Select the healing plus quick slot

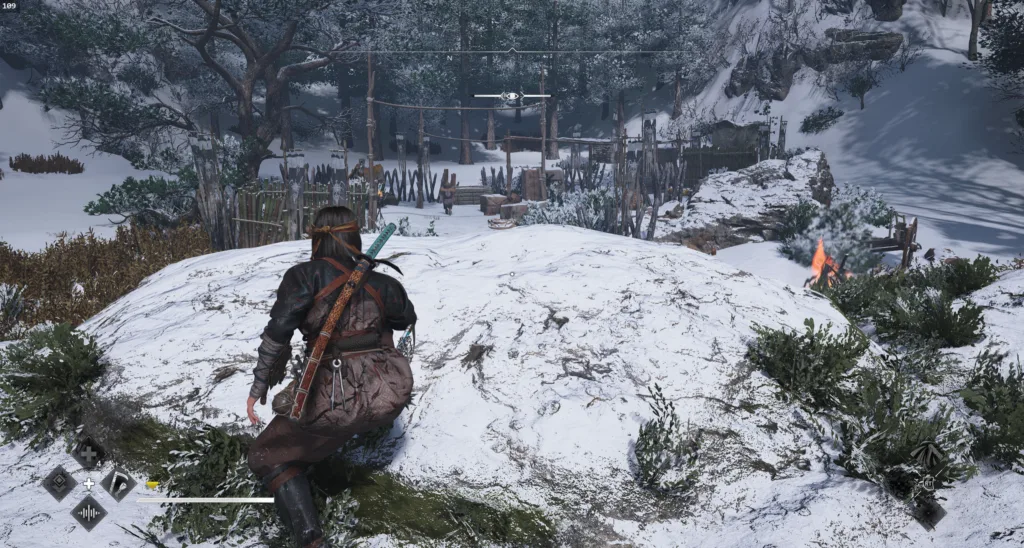(88, 454)
